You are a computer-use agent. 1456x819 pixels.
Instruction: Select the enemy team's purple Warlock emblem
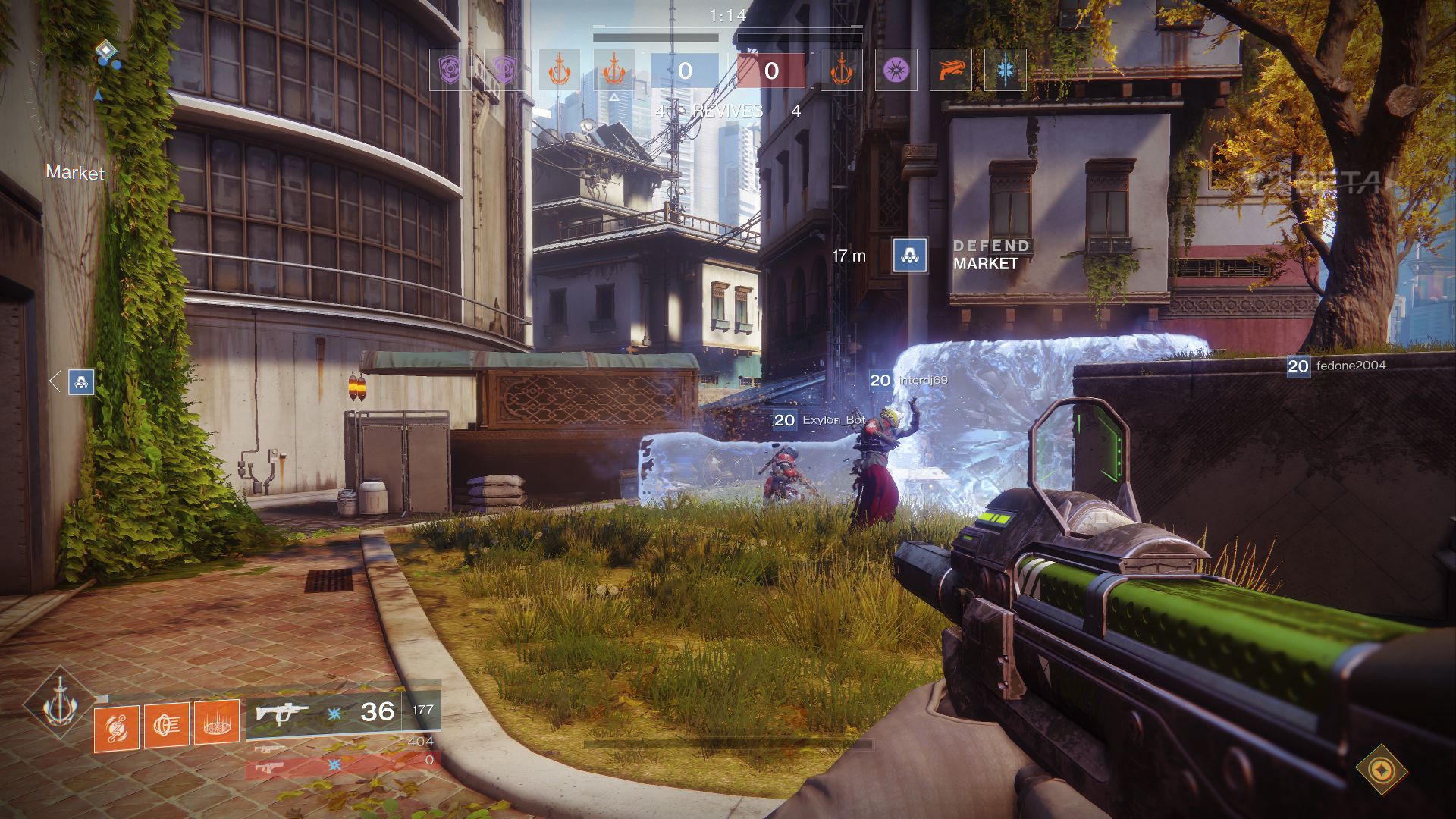pyautogui.click(x=895, y=71)
